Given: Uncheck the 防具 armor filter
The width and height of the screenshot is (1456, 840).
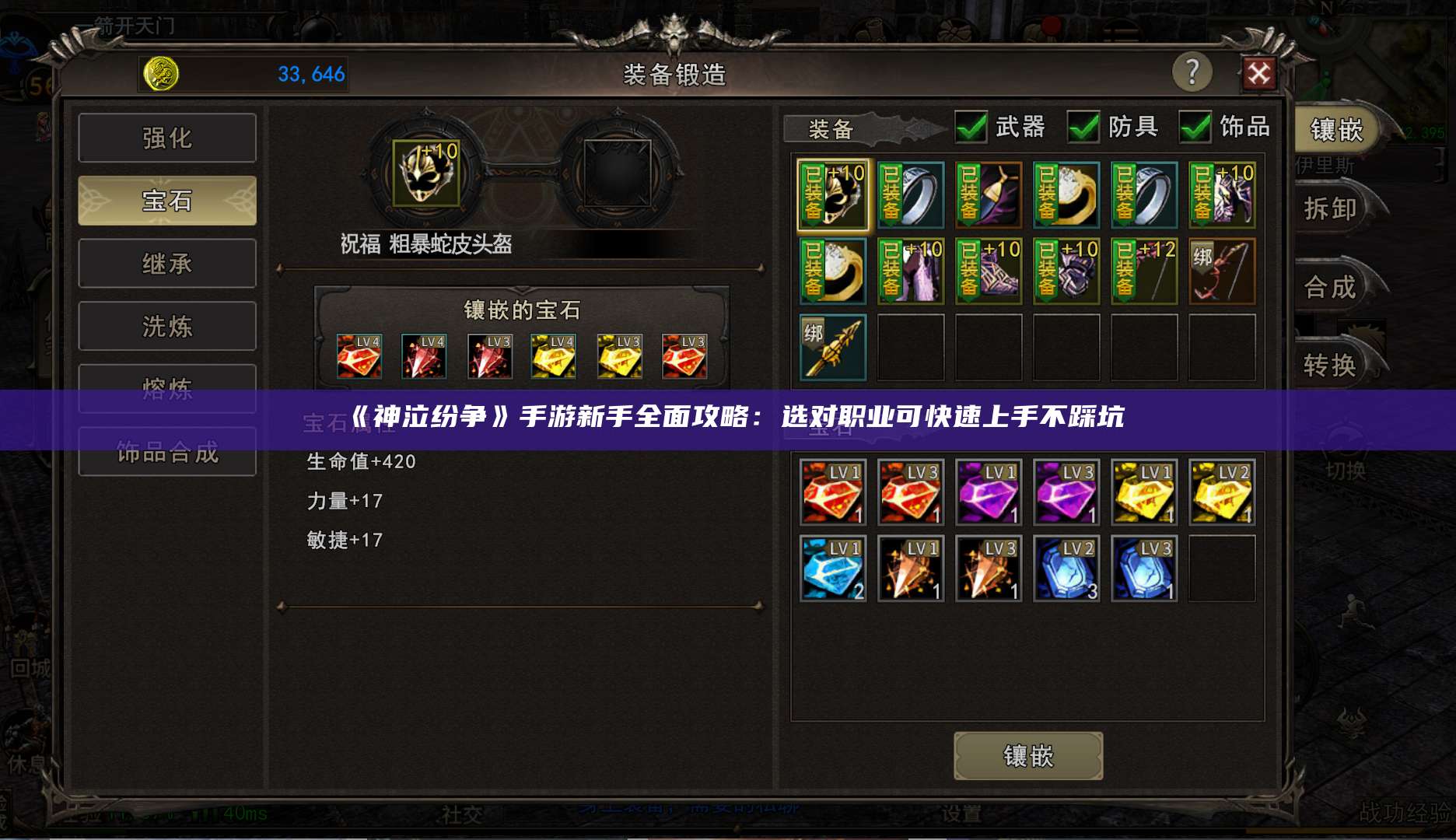Looking at the screenshot, I should click(x=1086, y=127).
